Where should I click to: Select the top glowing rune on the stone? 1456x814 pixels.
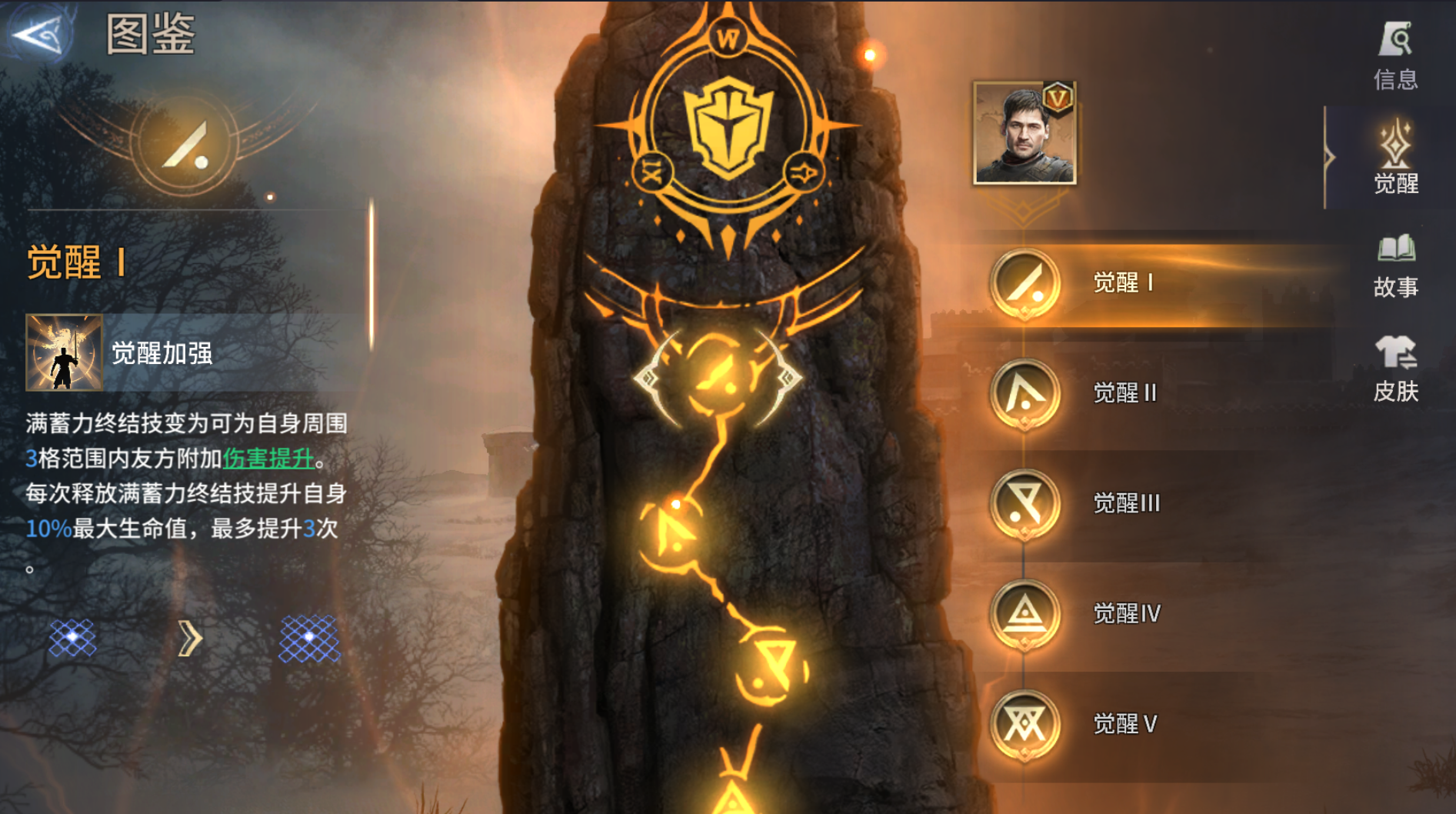click(x=719, y=377)
